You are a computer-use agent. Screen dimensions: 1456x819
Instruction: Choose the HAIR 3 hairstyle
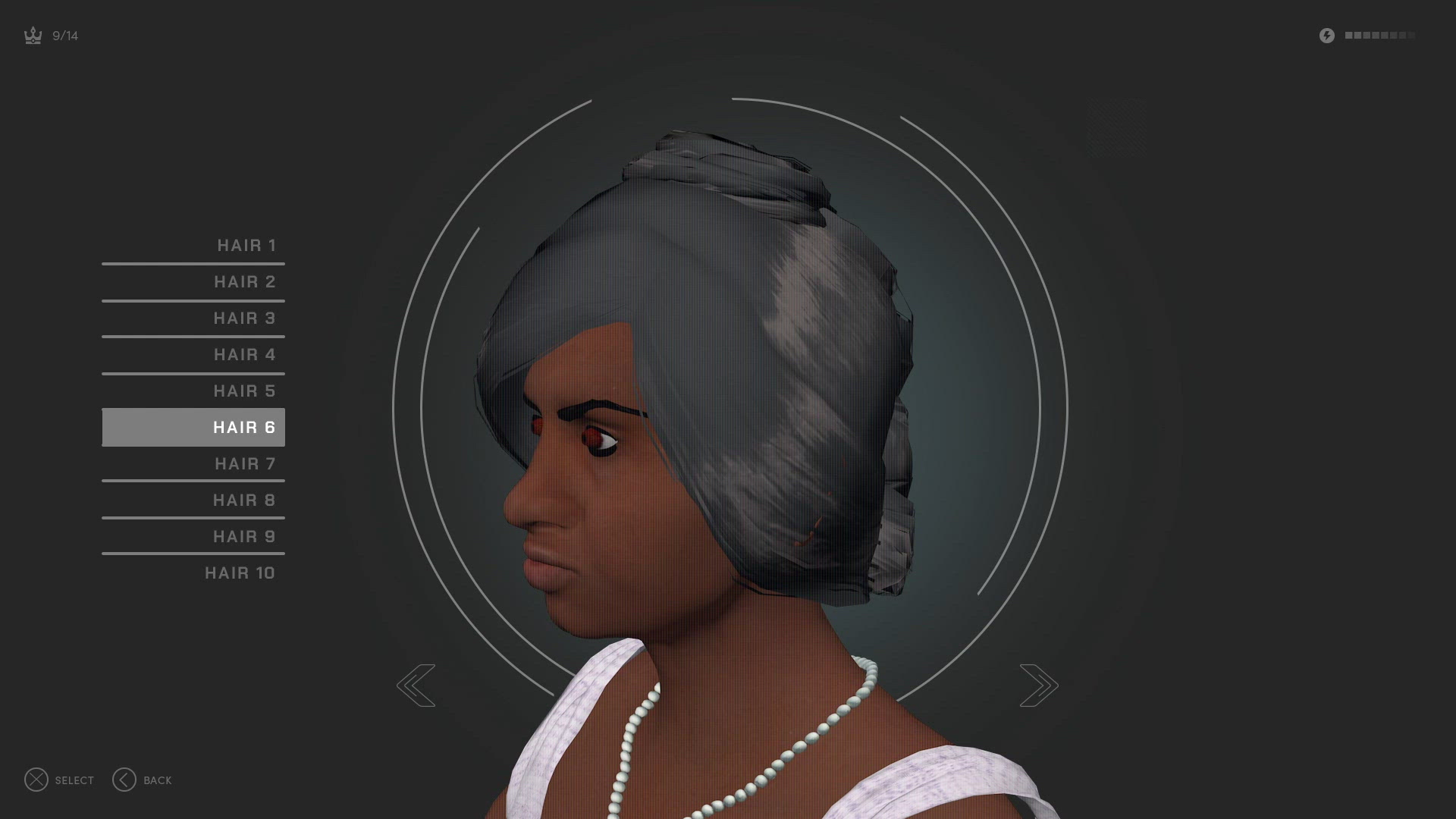[244, 318]
